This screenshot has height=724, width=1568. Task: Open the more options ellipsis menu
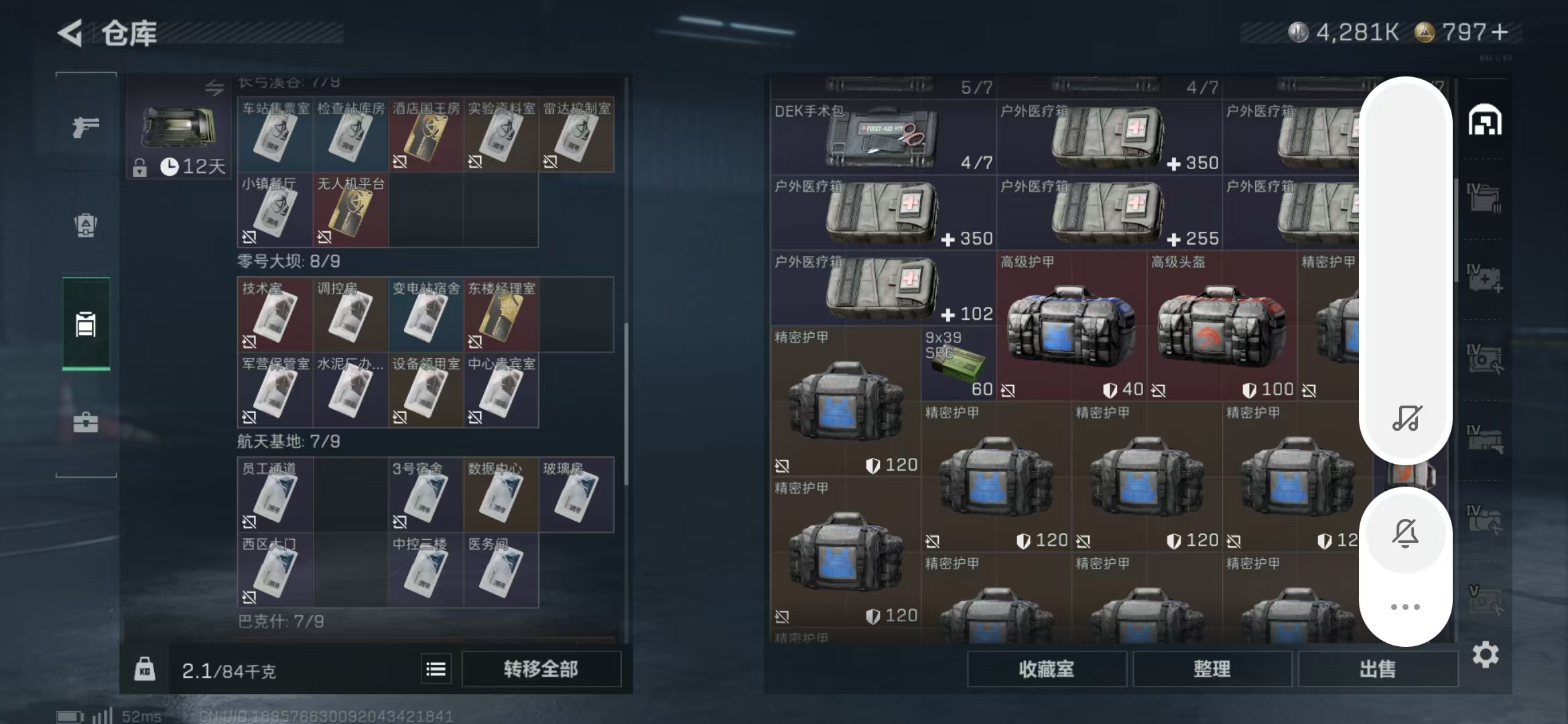click(x=1405, y=606)
